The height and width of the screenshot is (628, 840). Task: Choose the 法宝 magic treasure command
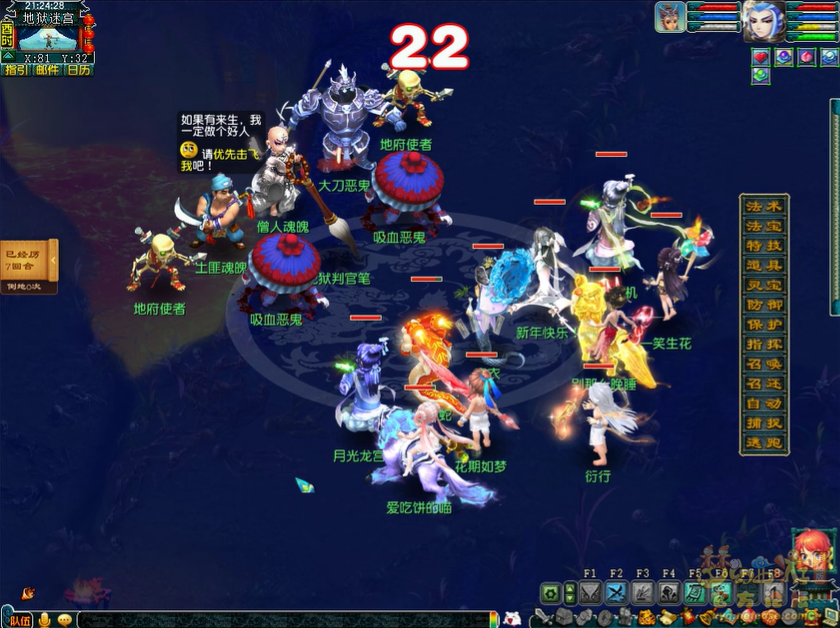coord(764,226)
